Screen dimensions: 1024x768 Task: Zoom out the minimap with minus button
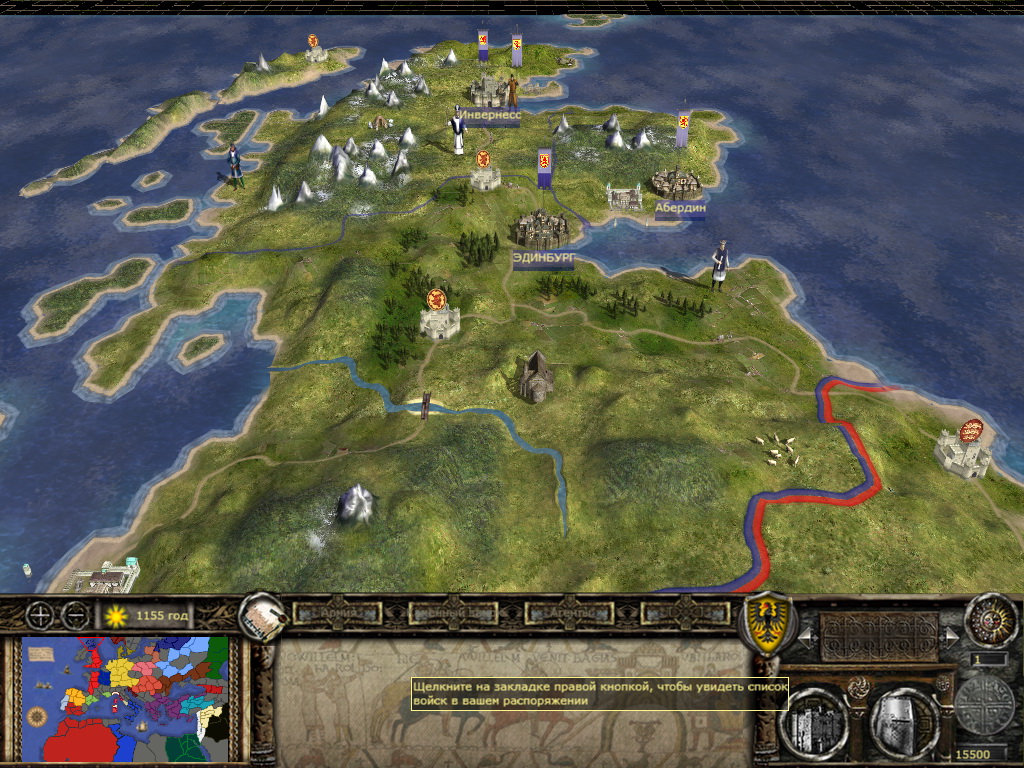coord(72,615)
